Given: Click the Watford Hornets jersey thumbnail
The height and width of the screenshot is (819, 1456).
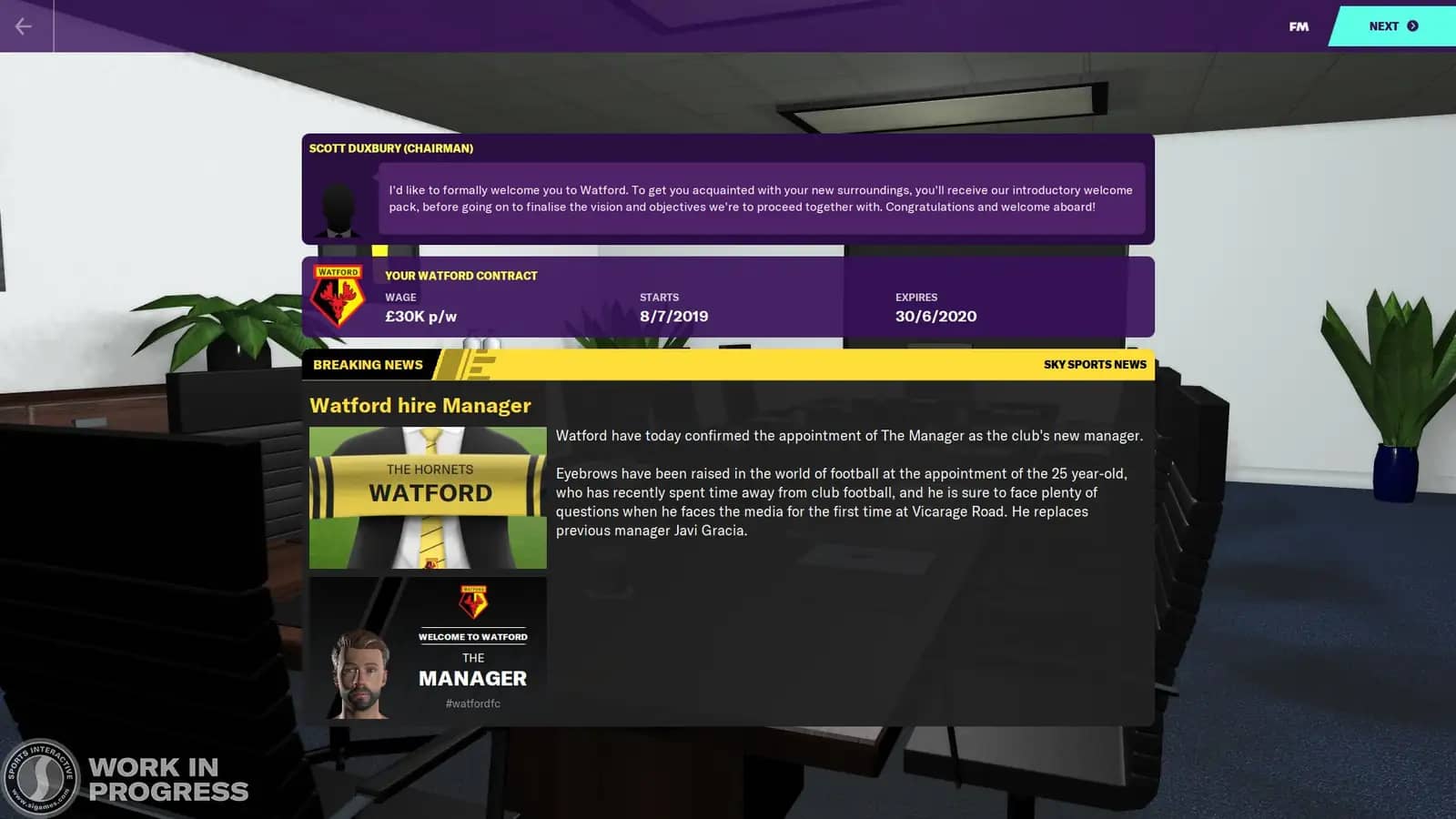Looking at the screenshot, I should click(x=427, y=498).
